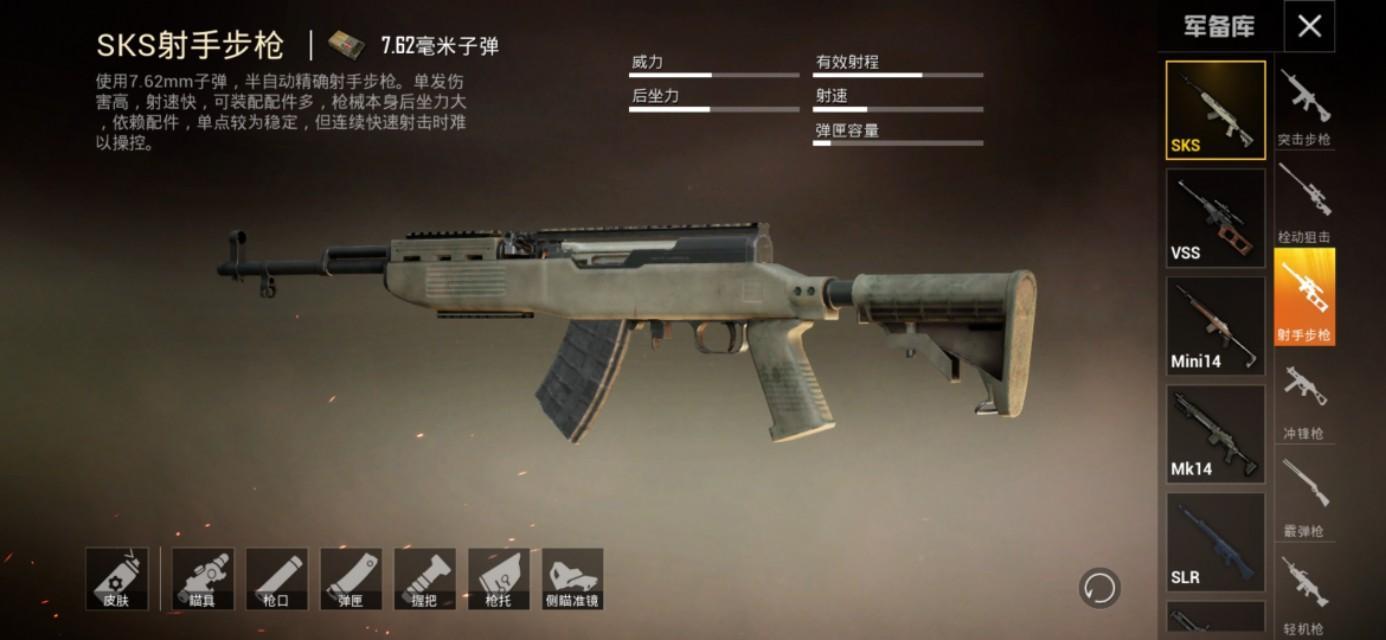The width and height of the screenshot is (1386, 640).
Task: Open the canted sight (侧瞄准镜) attachment slot
Action: [x=573, y=579]
